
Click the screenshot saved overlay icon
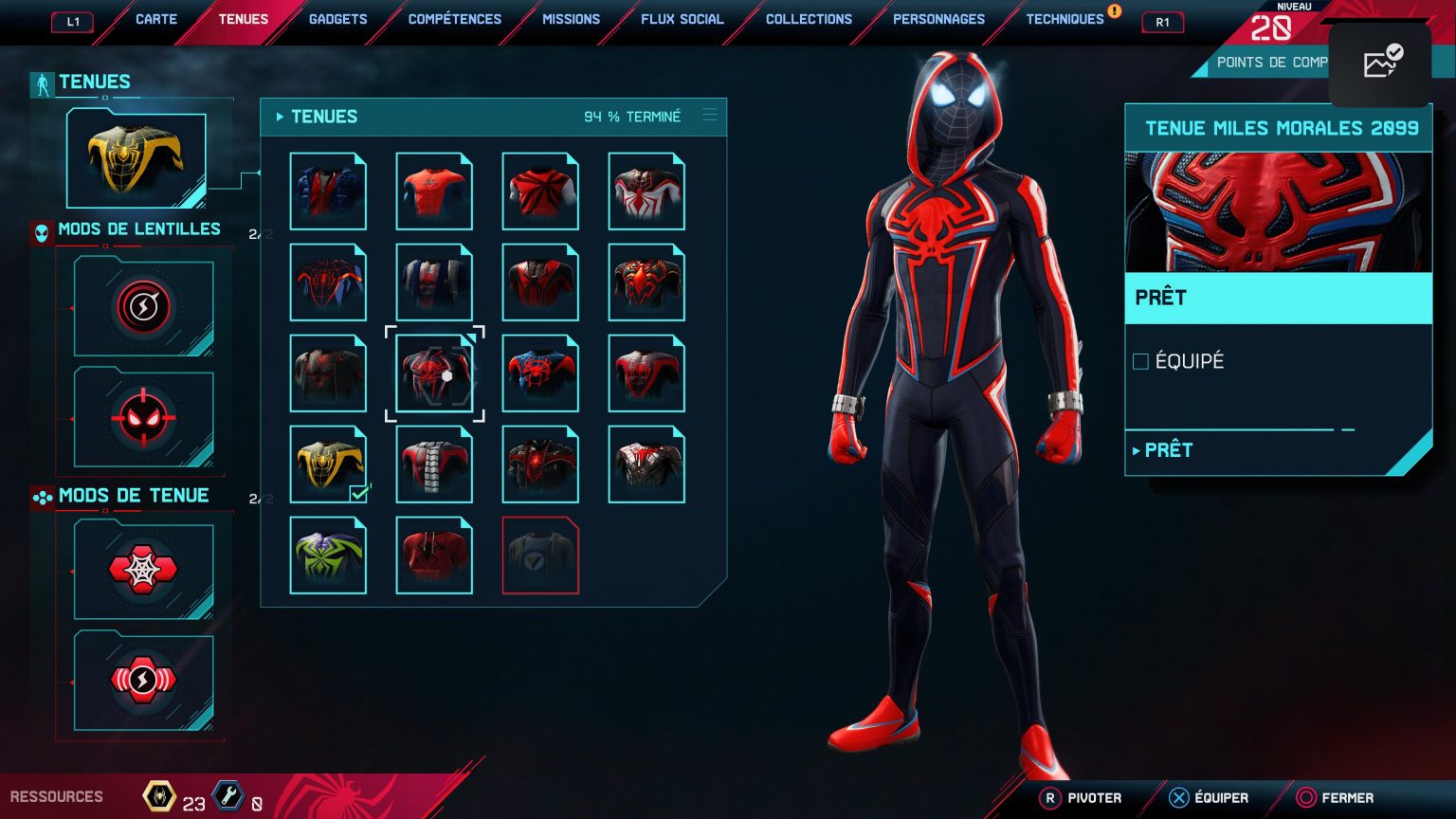tap(1381, 63)
